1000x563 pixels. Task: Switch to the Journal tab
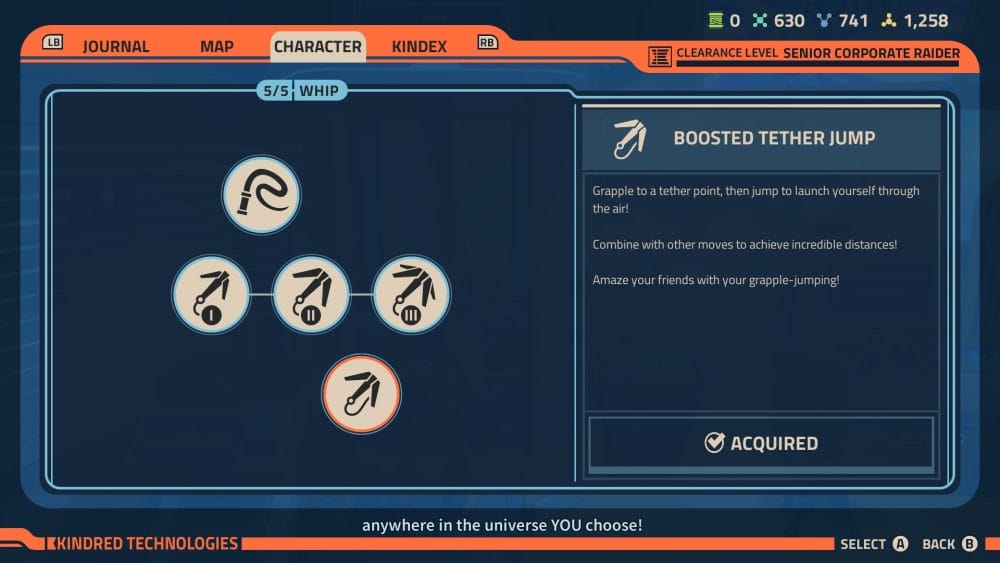(x=115, y=47)
